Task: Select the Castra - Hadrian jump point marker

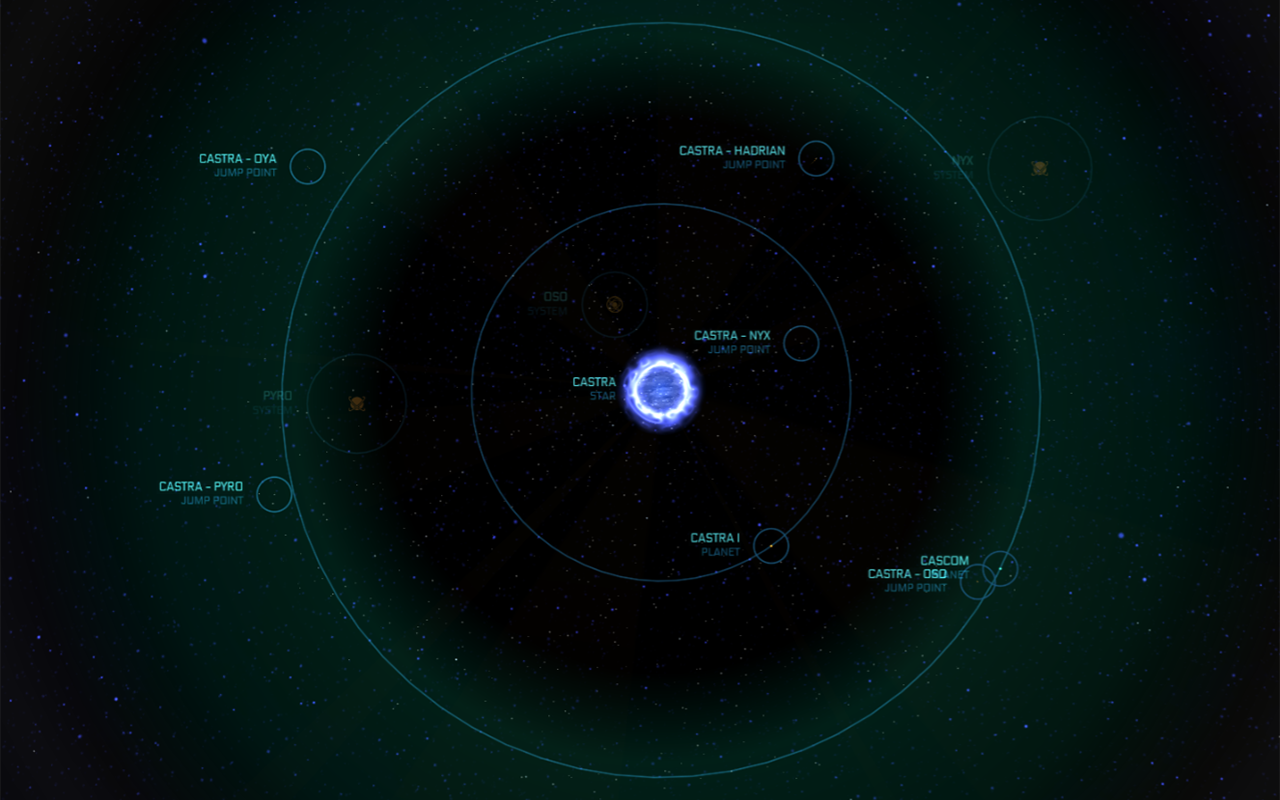Action: [x=816, y=159]
